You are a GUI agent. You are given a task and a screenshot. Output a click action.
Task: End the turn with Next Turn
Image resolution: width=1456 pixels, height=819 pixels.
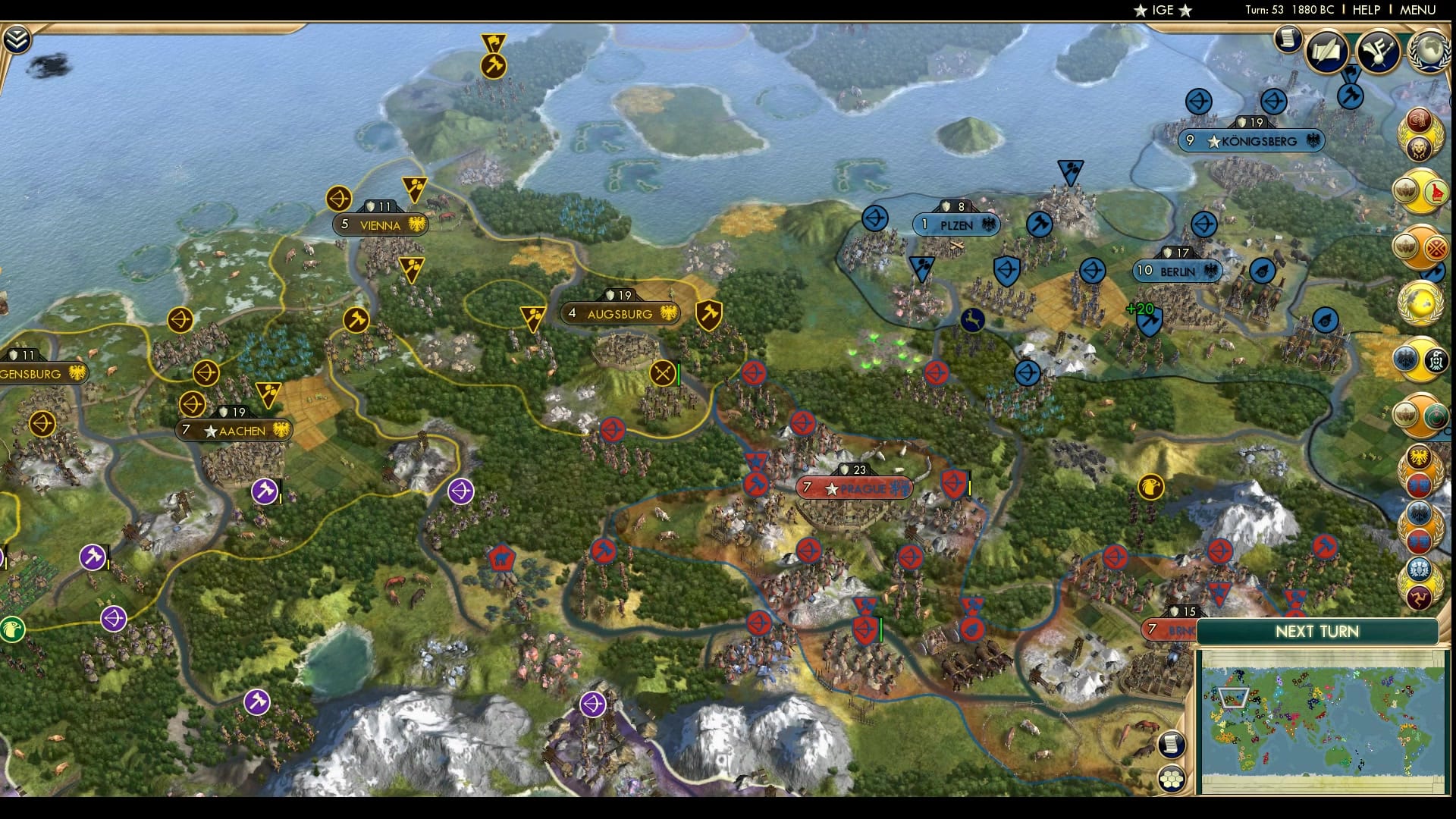coord(1316,632)
